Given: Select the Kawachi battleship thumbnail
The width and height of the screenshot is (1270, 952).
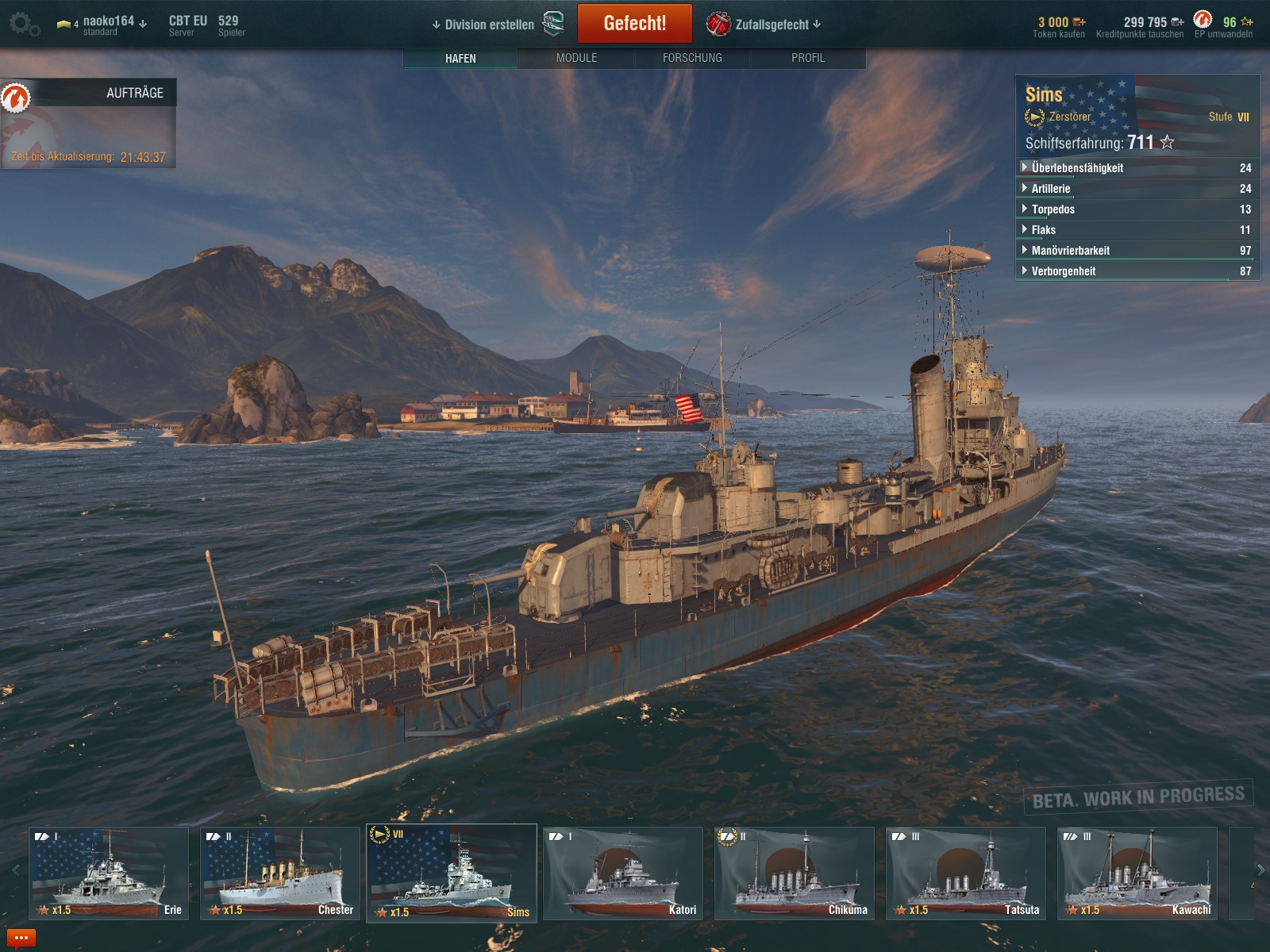Looking at the screenshot, I should coord(1137,873).
